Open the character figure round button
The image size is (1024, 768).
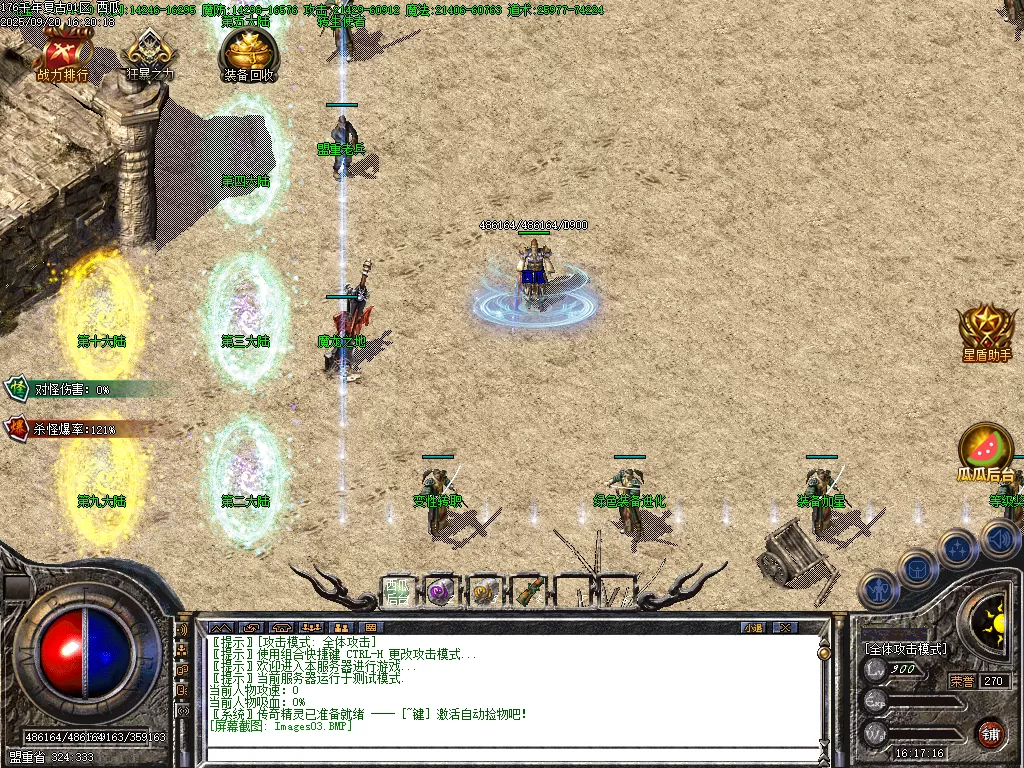click(x=878, y=589)
